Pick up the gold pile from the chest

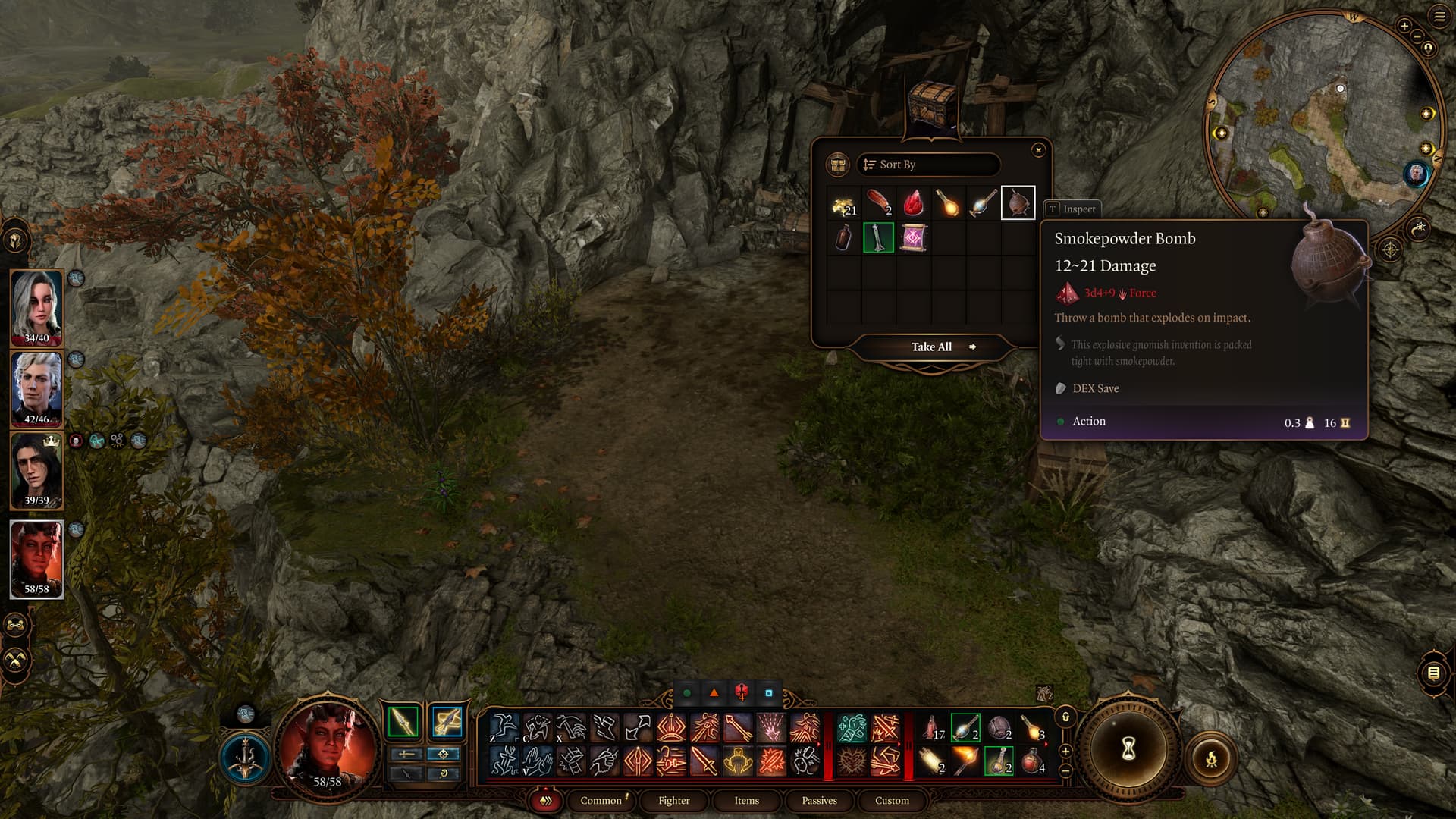[x=843, y=203]
